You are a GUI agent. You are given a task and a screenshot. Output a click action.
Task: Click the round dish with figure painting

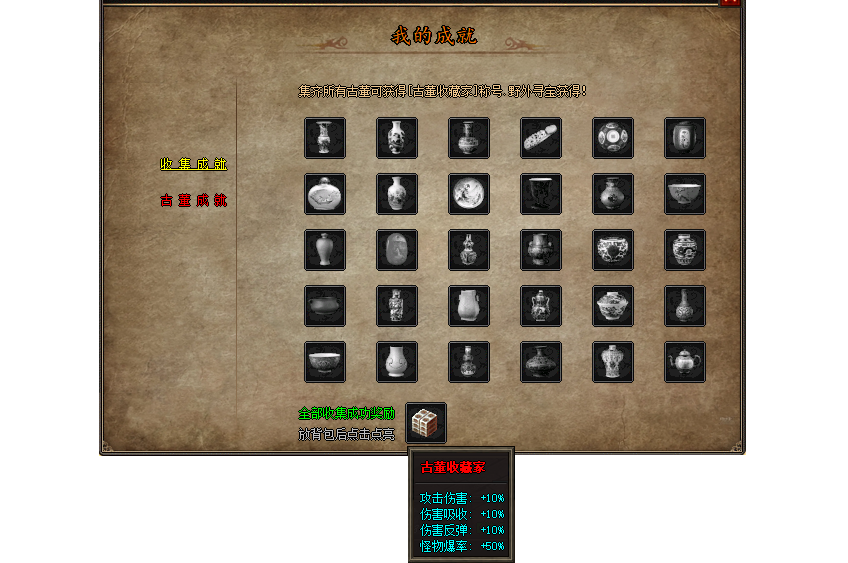469,194
